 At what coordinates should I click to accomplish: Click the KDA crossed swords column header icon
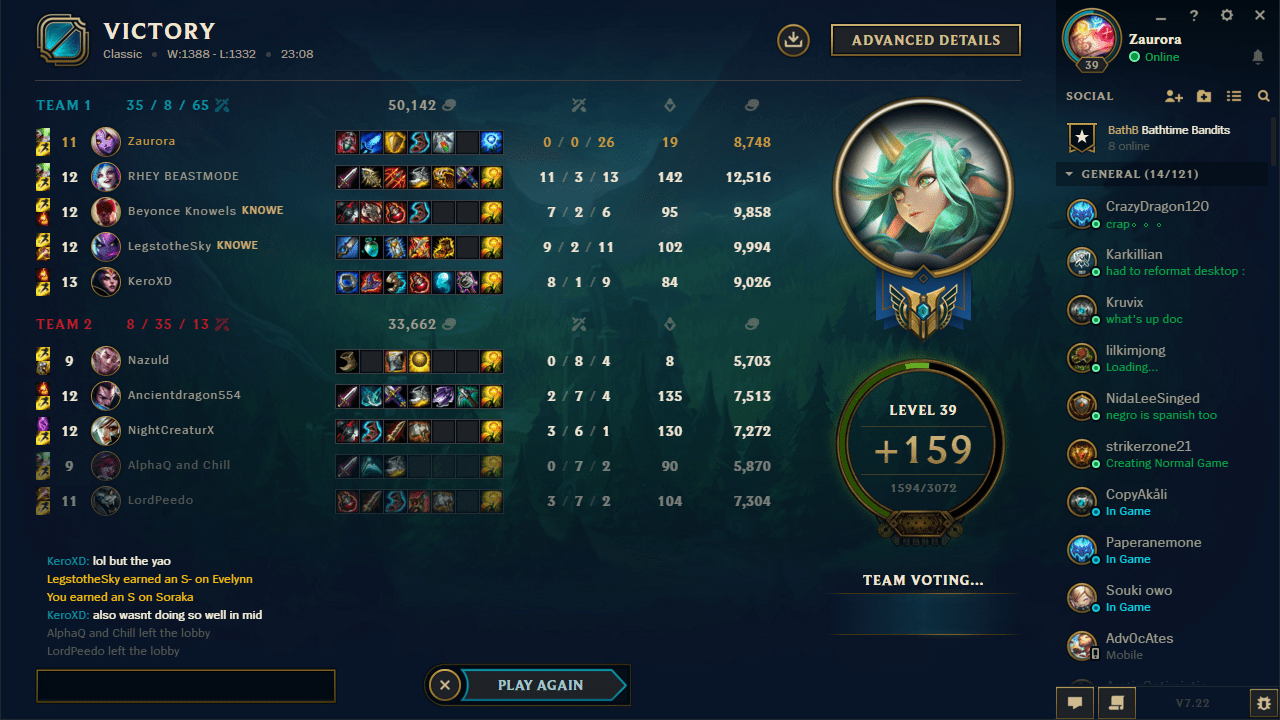[578, 105]
